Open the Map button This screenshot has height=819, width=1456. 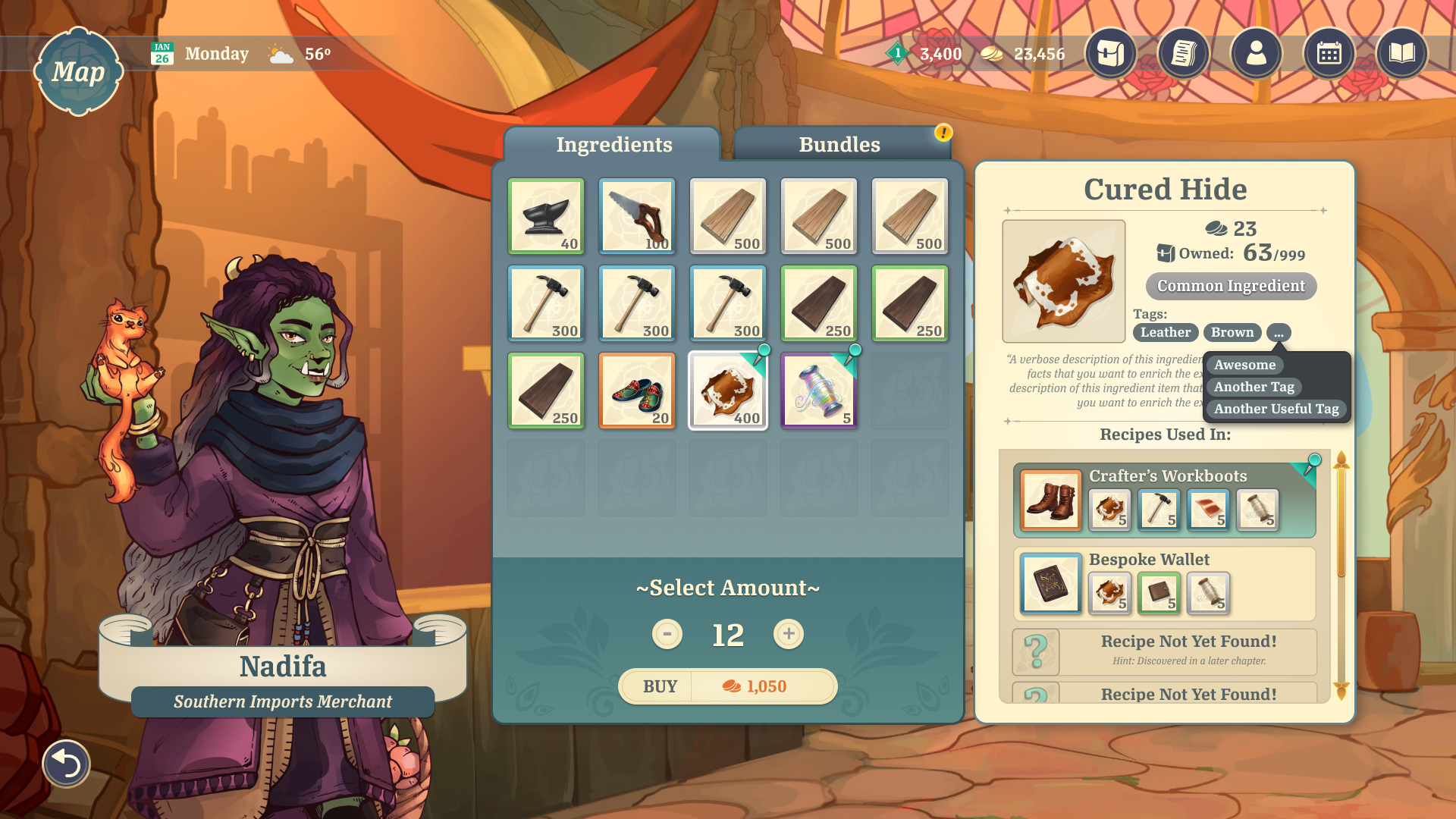click(78, 72)
